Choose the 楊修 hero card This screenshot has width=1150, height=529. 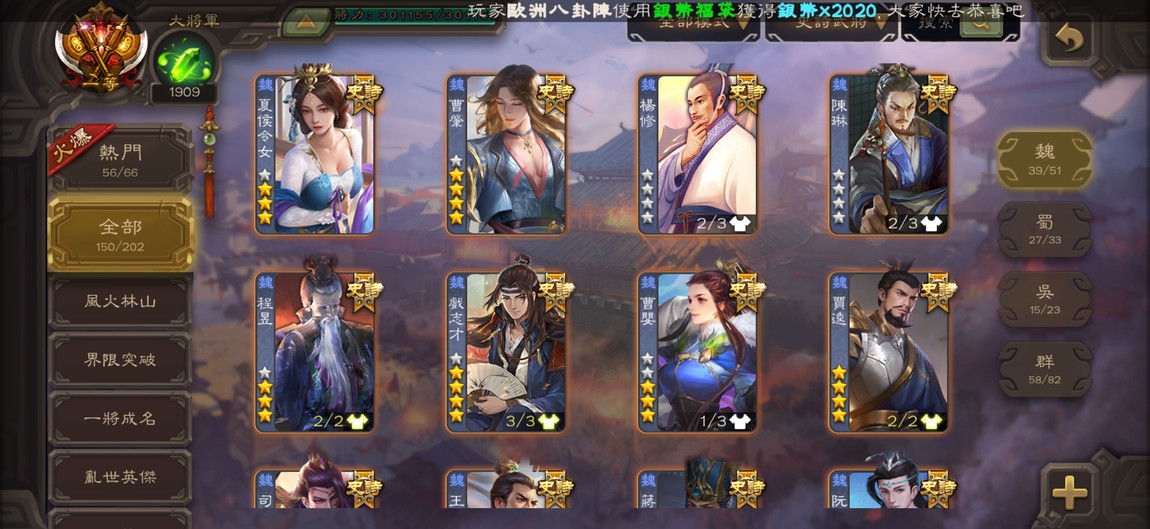pyautogui.click(x=698, y=153)
